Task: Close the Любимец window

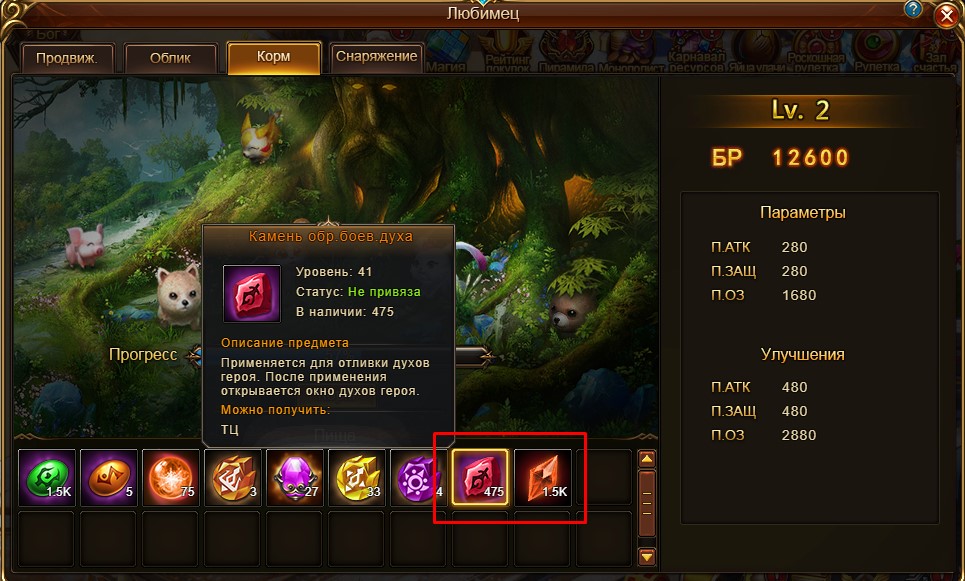Action: (946, 17)
